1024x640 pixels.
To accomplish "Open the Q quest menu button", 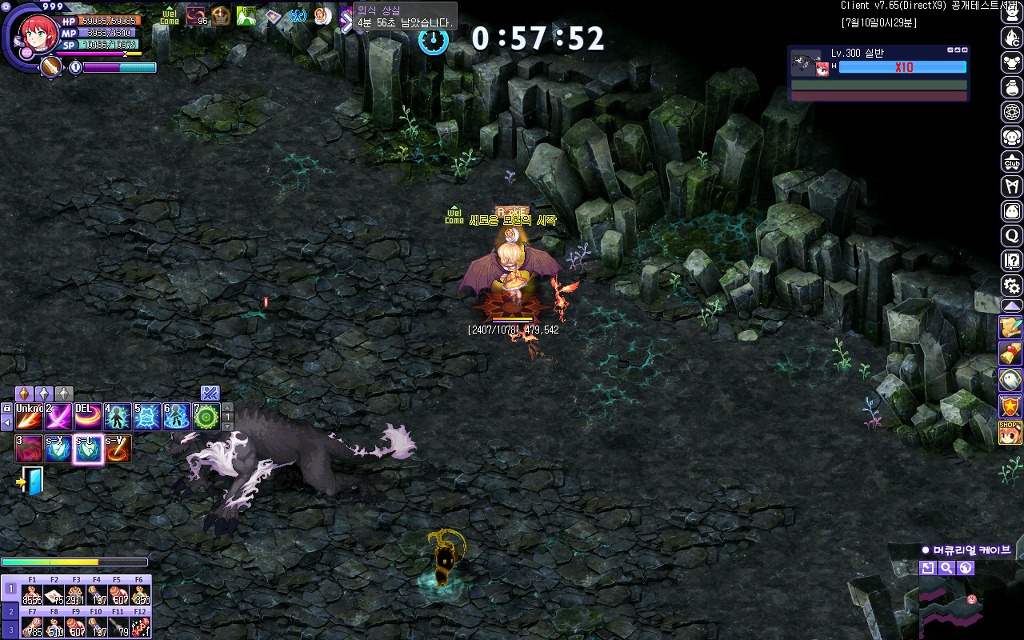I will tap(1011, 236).
